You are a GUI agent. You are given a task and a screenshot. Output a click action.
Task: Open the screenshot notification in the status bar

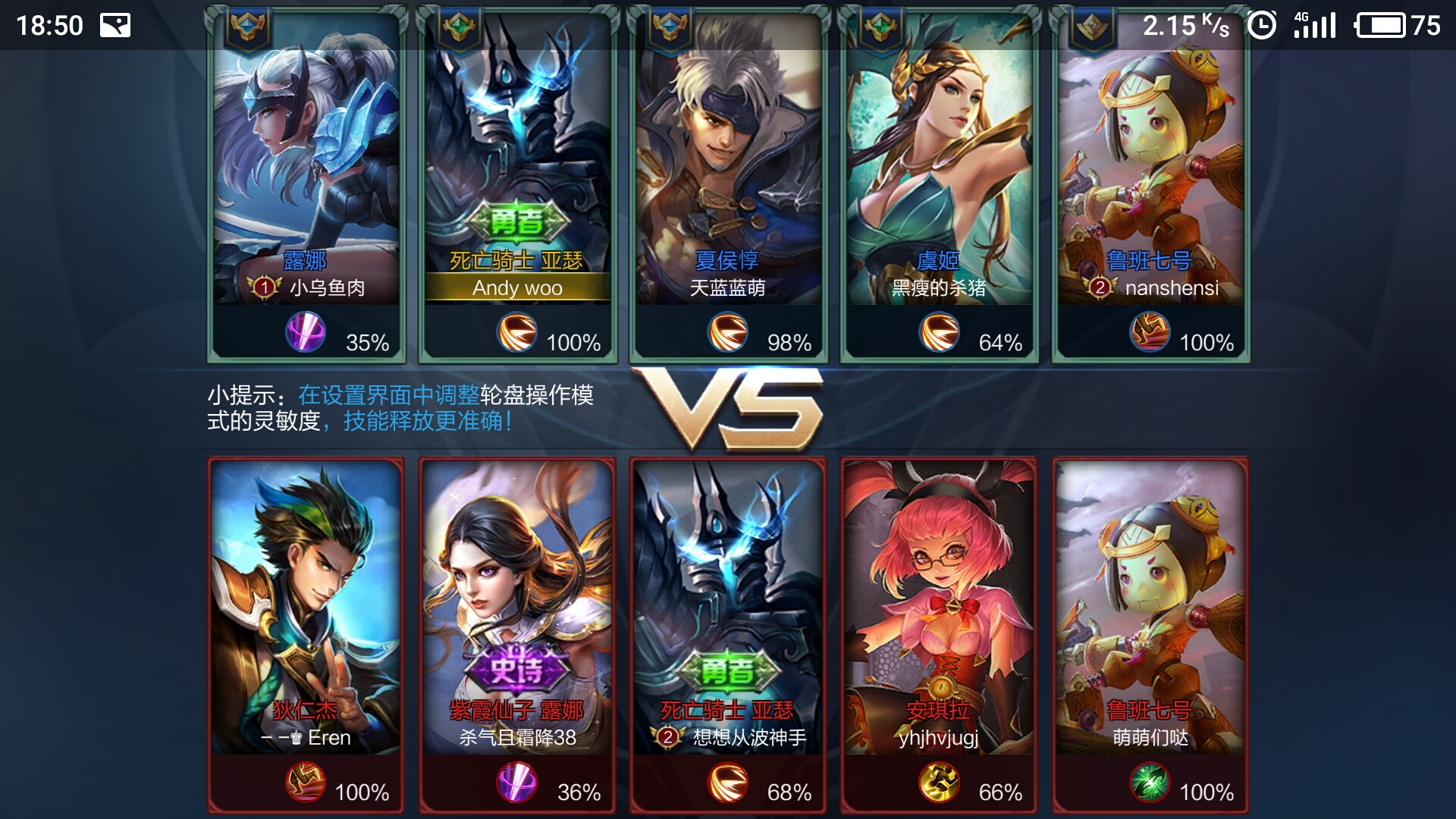click(115, 26)
